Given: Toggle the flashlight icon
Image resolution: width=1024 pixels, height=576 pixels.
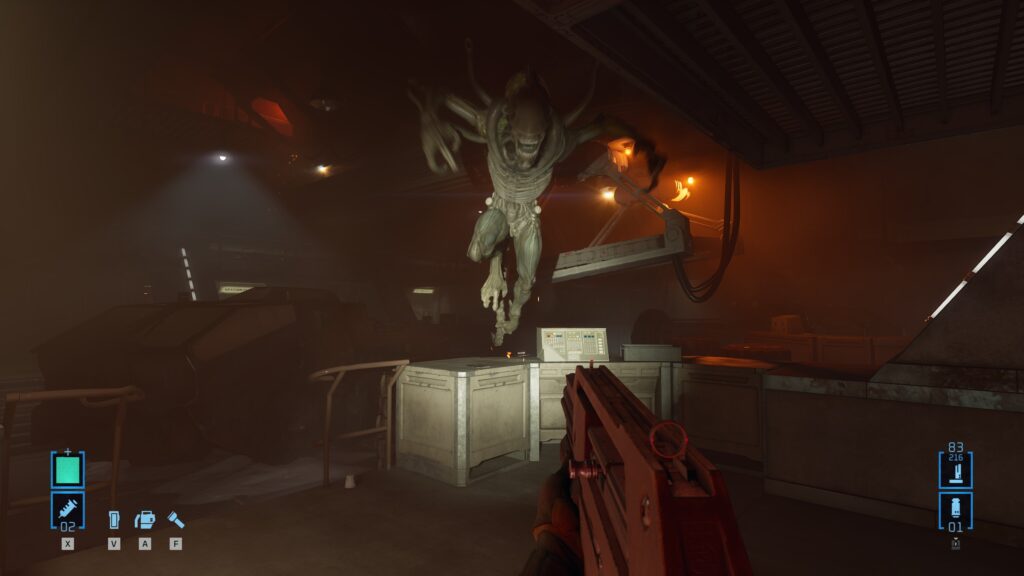Looking at the screenshot, I should 175,520.
